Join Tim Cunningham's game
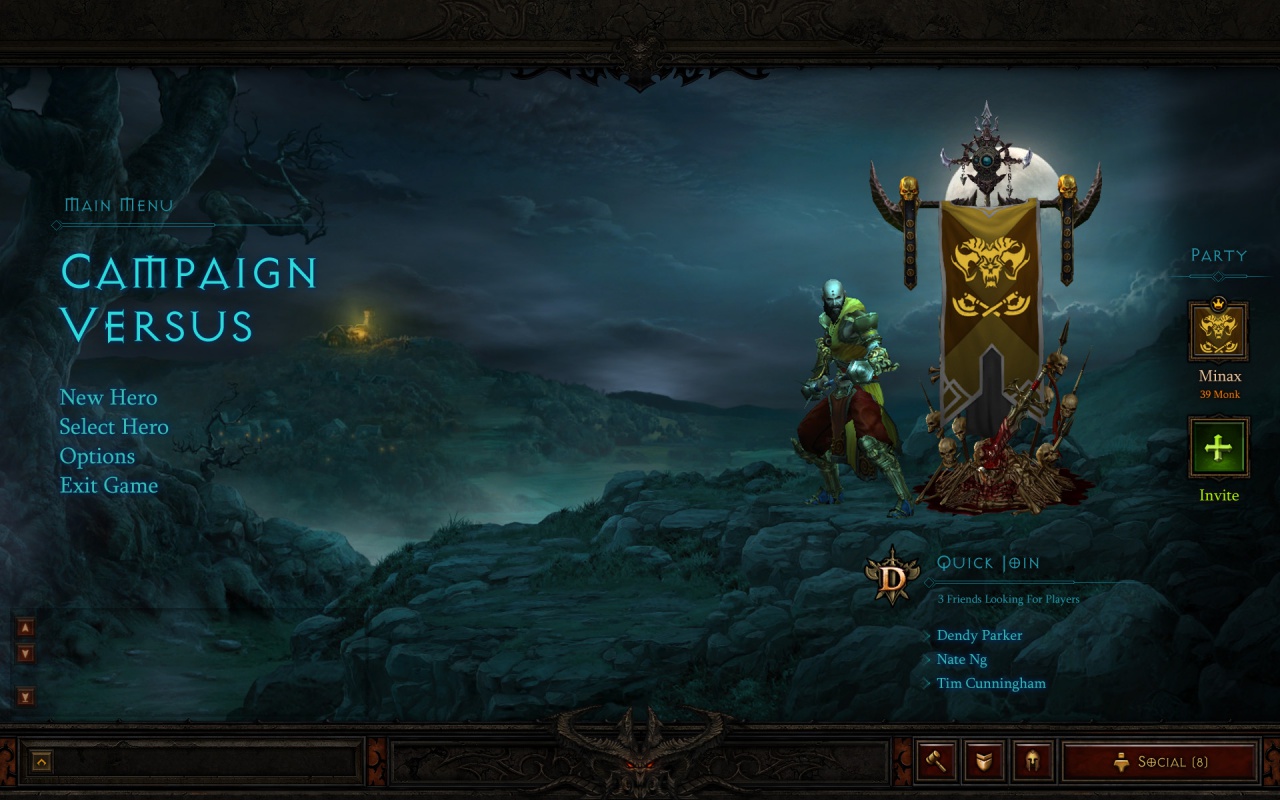Viewport: 1280px width, 800px height. (991, 684)
